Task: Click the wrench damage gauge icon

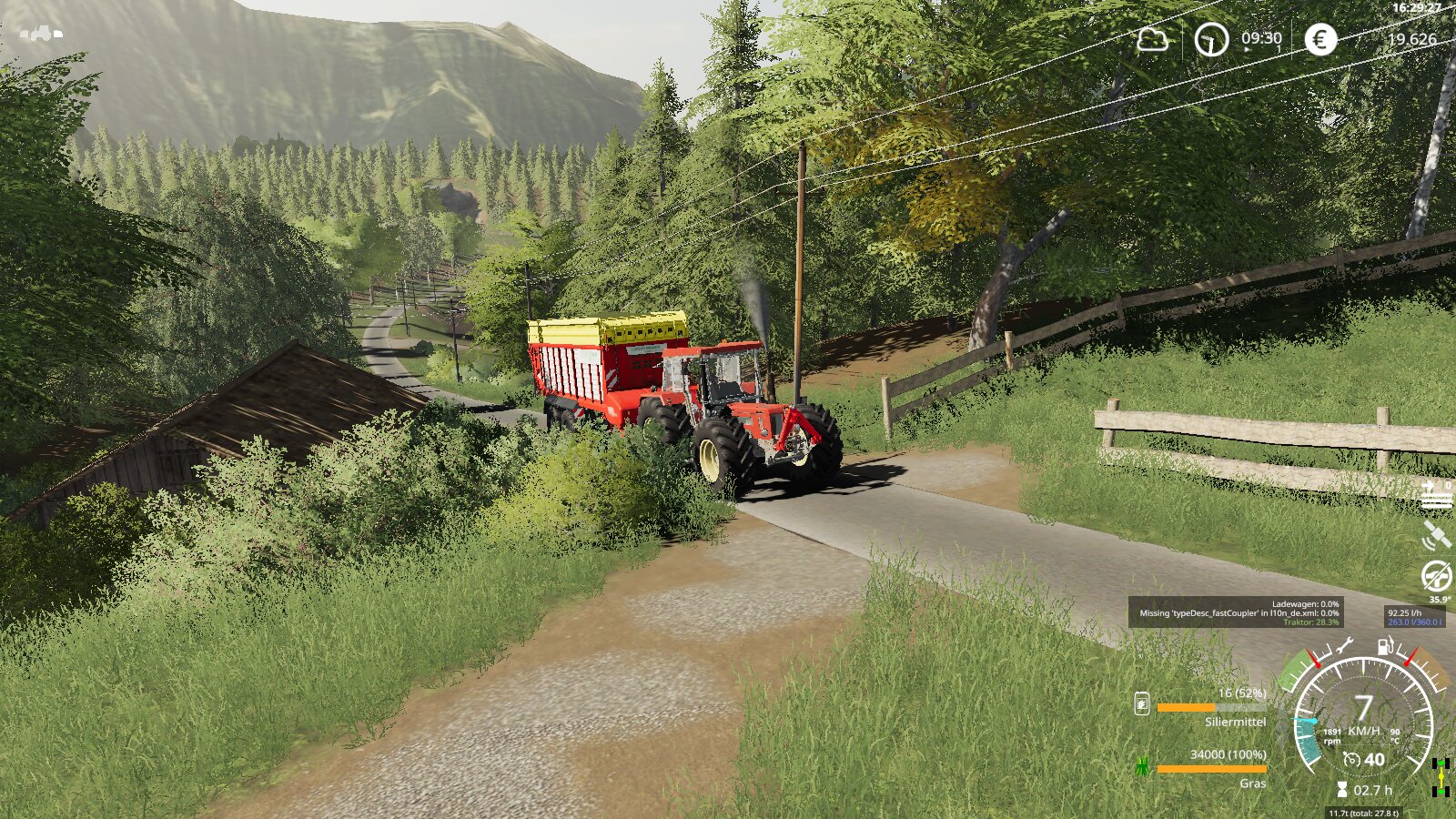Action: point(1343,648)
